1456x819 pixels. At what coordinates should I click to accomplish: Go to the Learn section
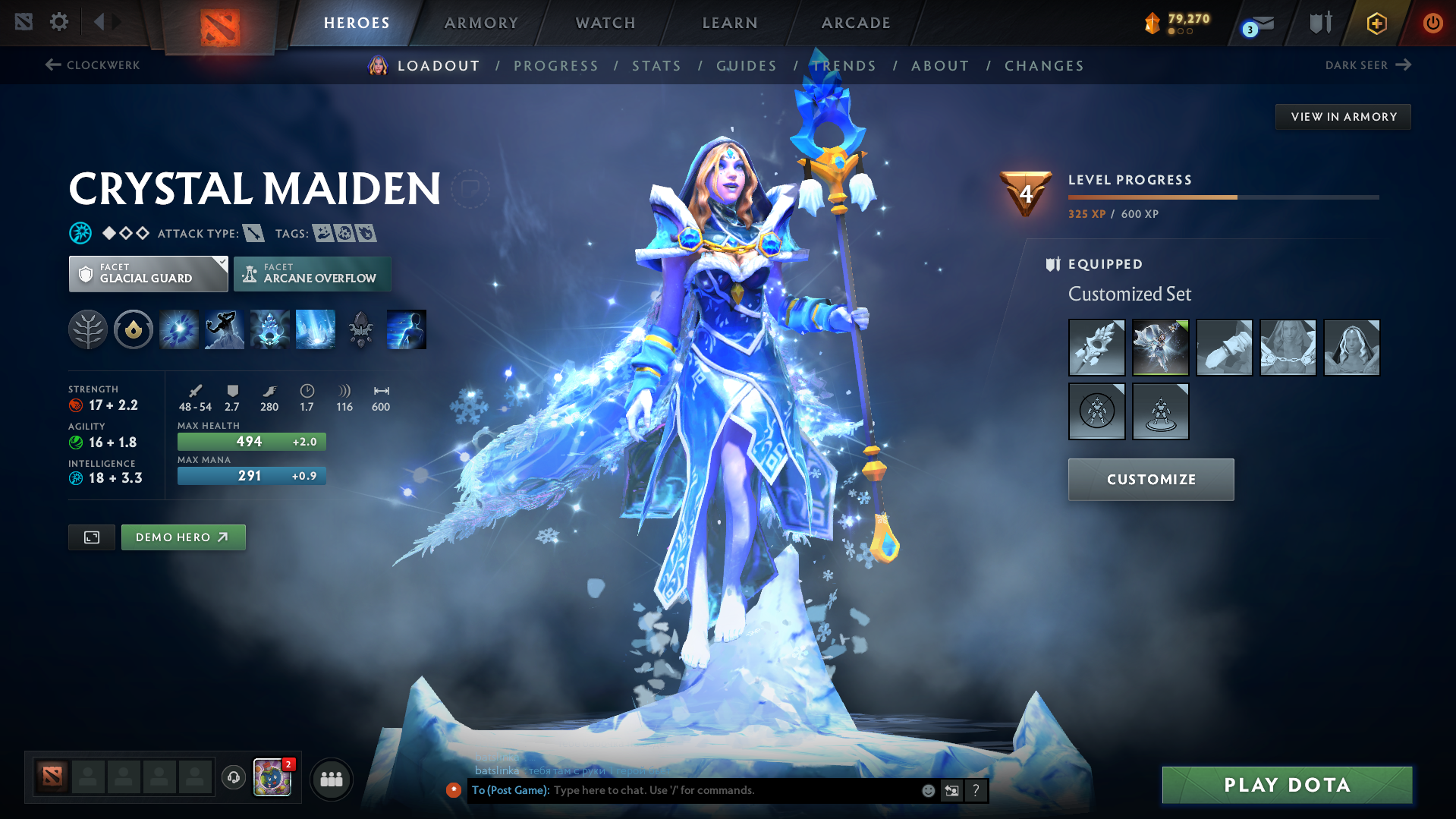pyautogui.click(x=730, y=23)
